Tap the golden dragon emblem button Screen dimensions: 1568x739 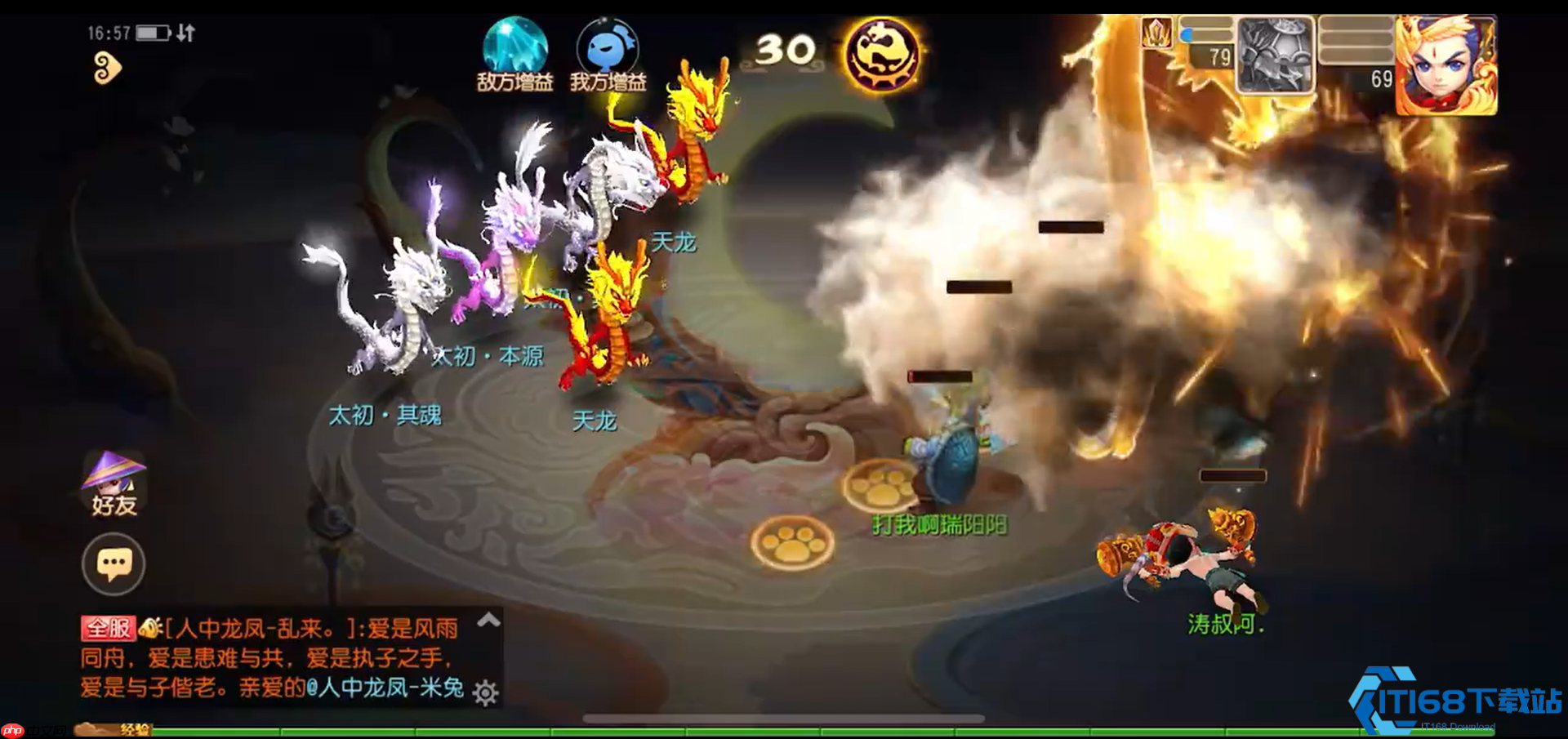point(882,54)
